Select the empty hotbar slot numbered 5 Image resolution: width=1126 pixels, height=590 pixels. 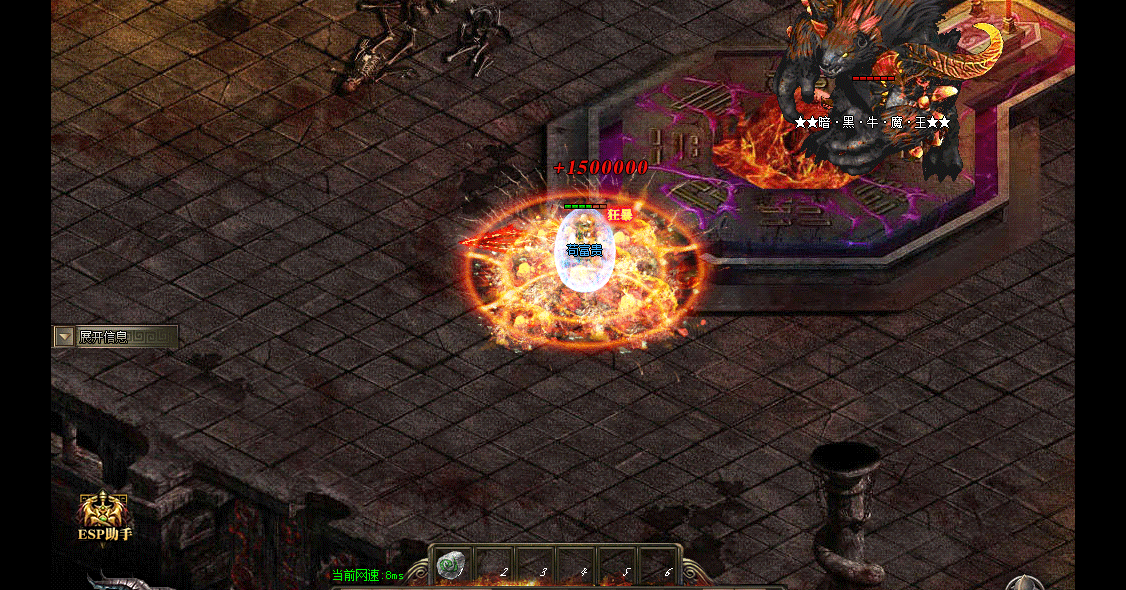[x=617, y=566]
